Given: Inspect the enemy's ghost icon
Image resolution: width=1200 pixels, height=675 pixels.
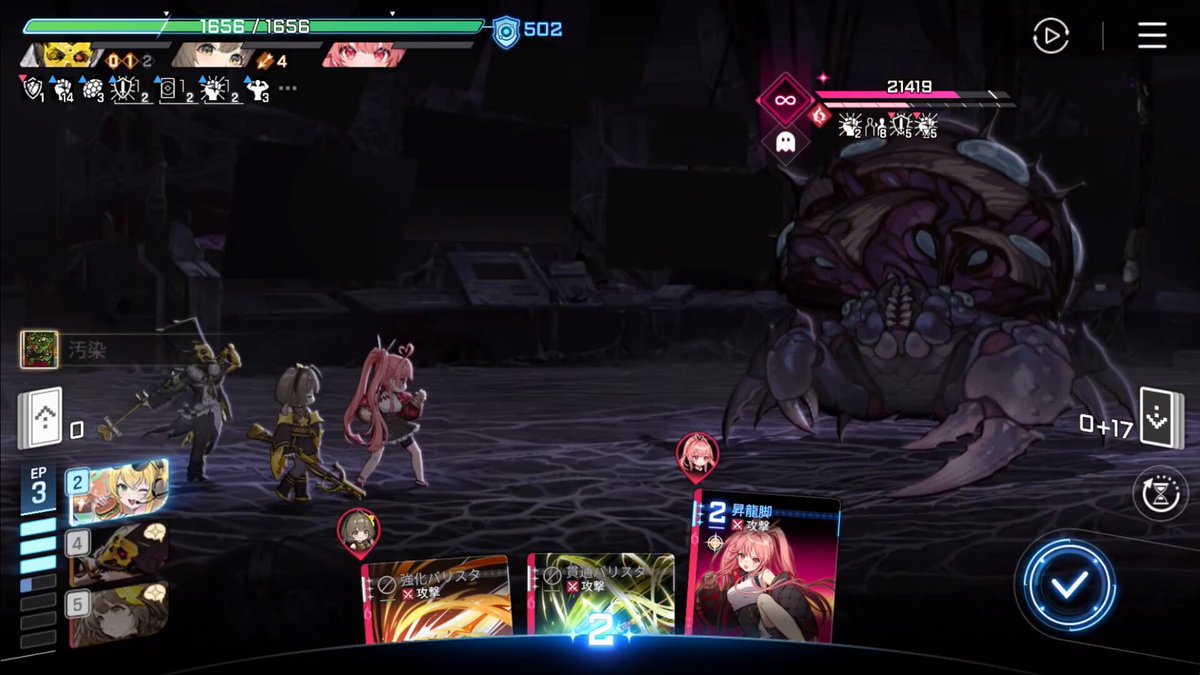Looking at the screenshot, I should pyautogui.click(x=785, y=140).
